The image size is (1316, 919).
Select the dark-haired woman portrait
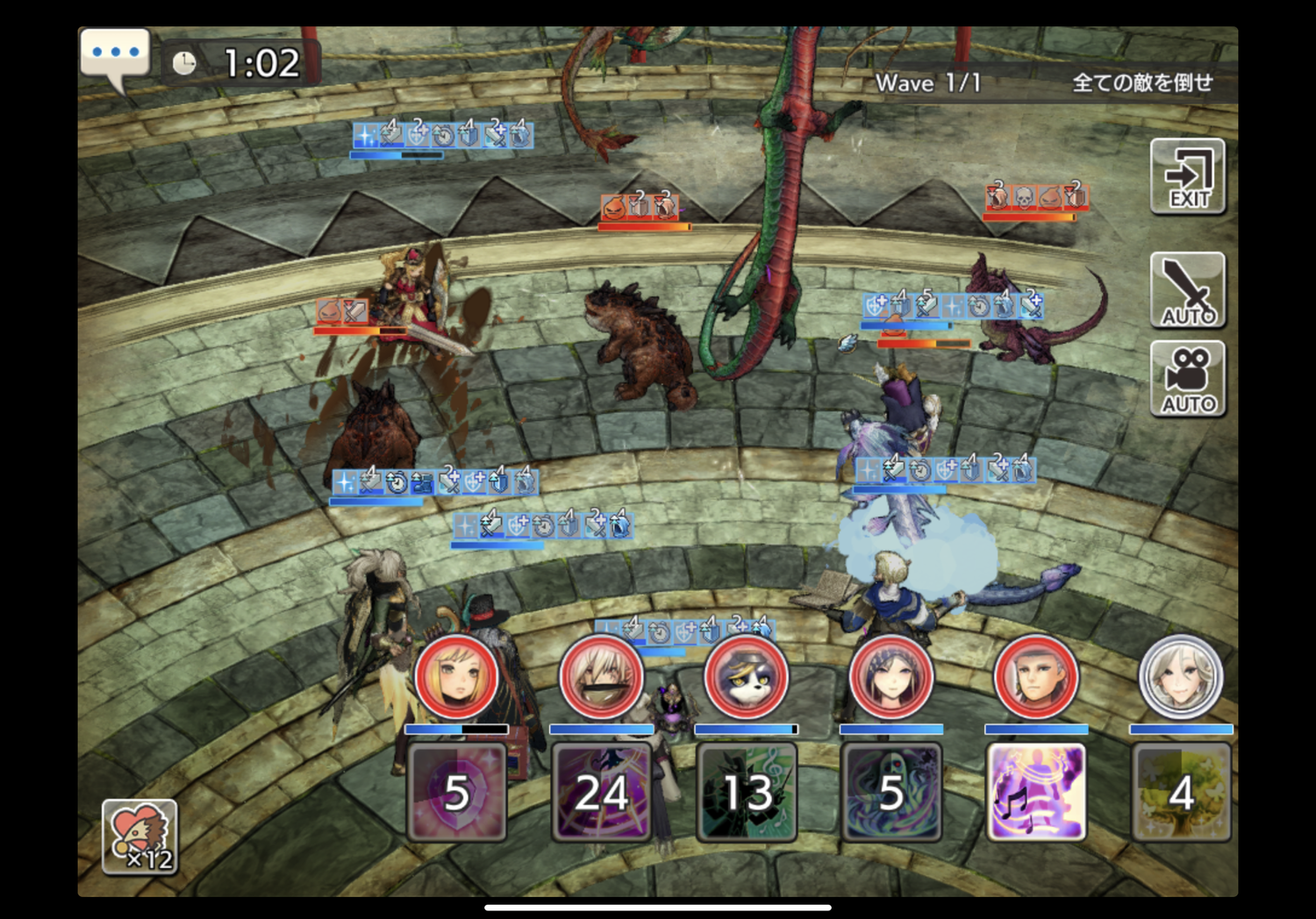click(891, 677)
